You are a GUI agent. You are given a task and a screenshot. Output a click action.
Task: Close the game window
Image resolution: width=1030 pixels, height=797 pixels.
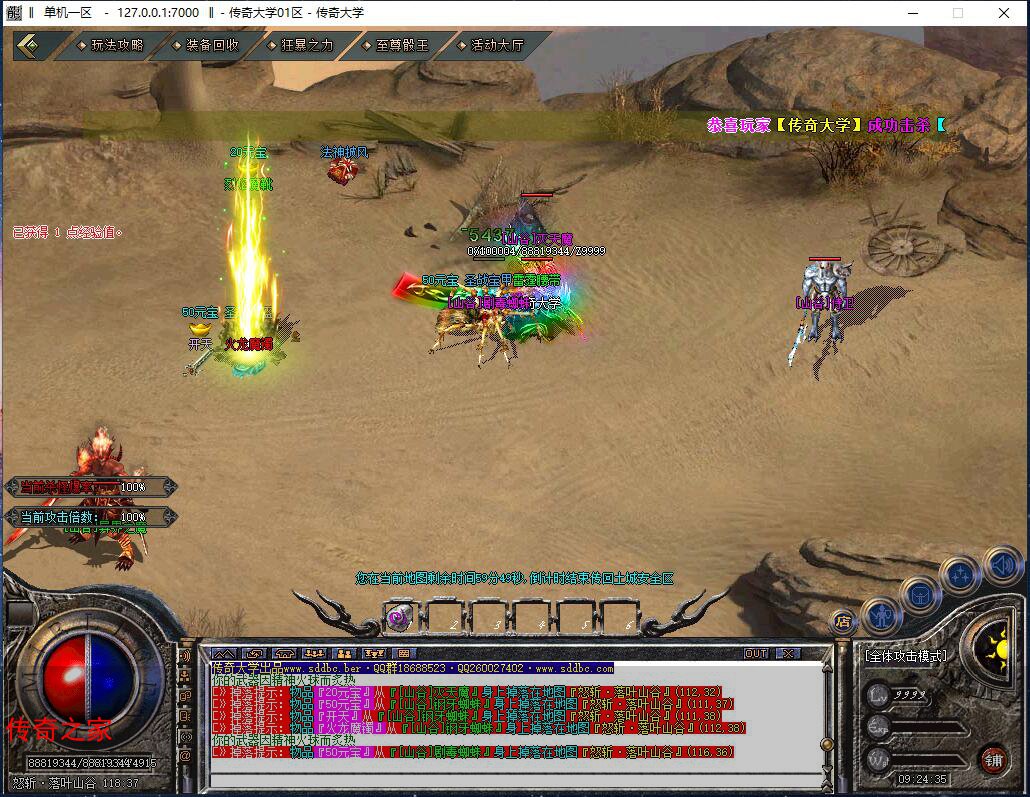1004,13
